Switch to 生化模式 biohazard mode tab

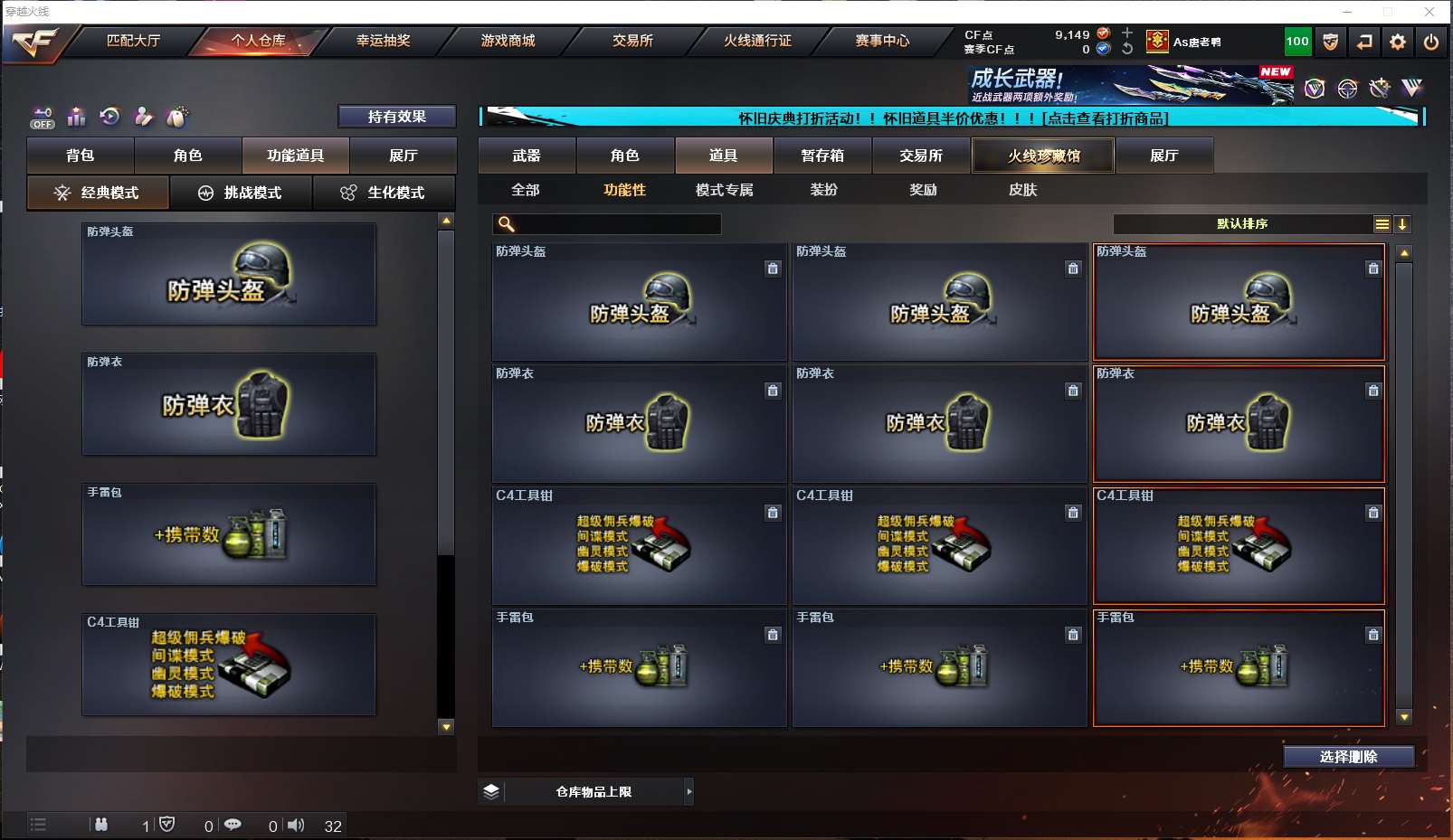pos(384,193)
